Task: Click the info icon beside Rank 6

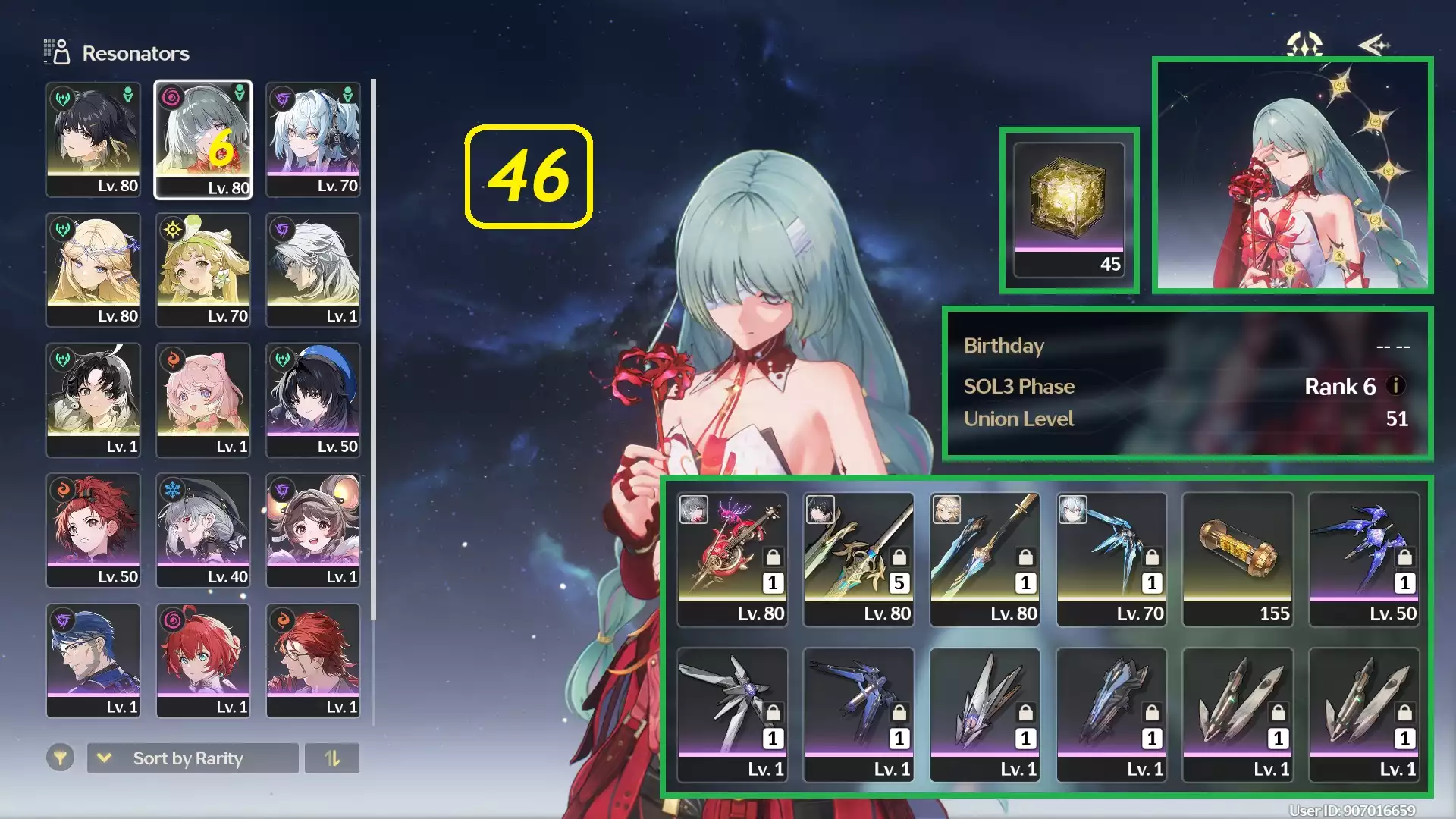Action: click(1395, 386)
